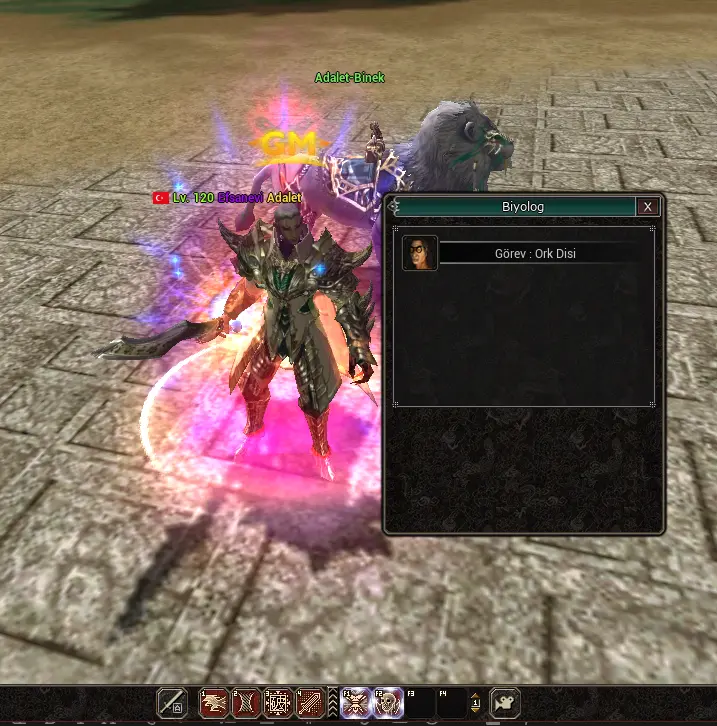The height and width of the screenshot is (726, 717).
Task: Click the Biyolog portrait with glasses
Action: click(420, 254)
